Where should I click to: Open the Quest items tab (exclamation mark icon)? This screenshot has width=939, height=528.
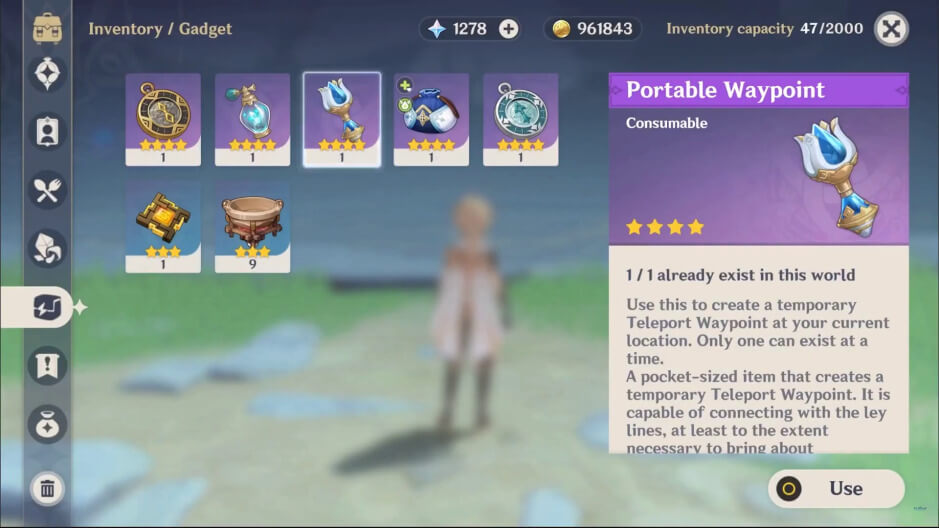point(48,365)
